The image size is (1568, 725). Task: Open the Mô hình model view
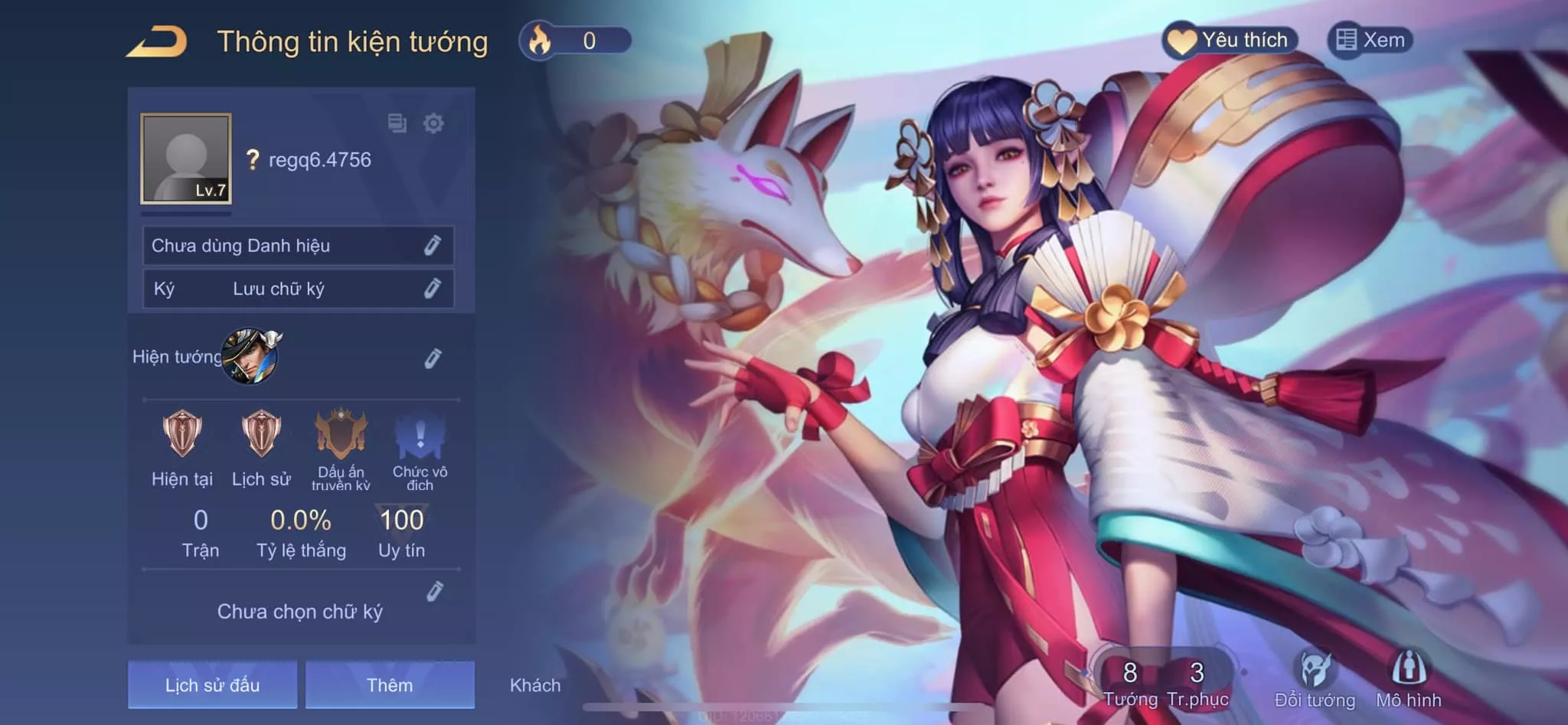(x=1408, y=681)
